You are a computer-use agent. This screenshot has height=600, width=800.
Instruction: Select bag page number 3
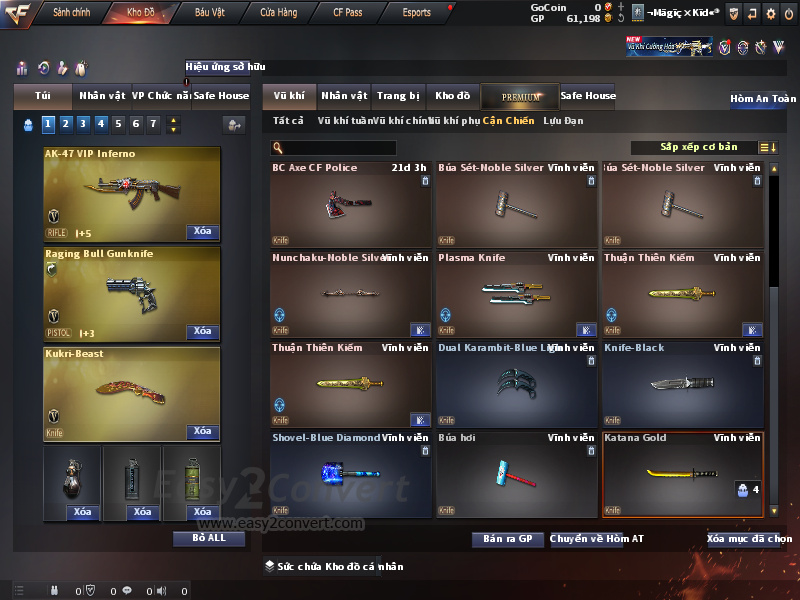(x=82, y=124)
